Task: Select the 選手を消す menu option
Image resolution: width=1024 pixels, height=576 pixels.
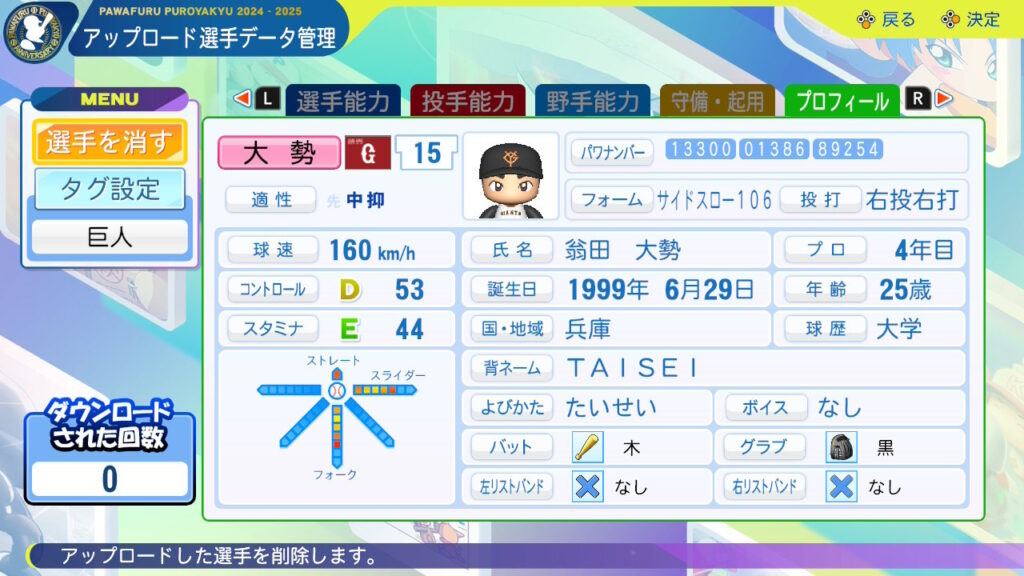Action: coord(109,142)
